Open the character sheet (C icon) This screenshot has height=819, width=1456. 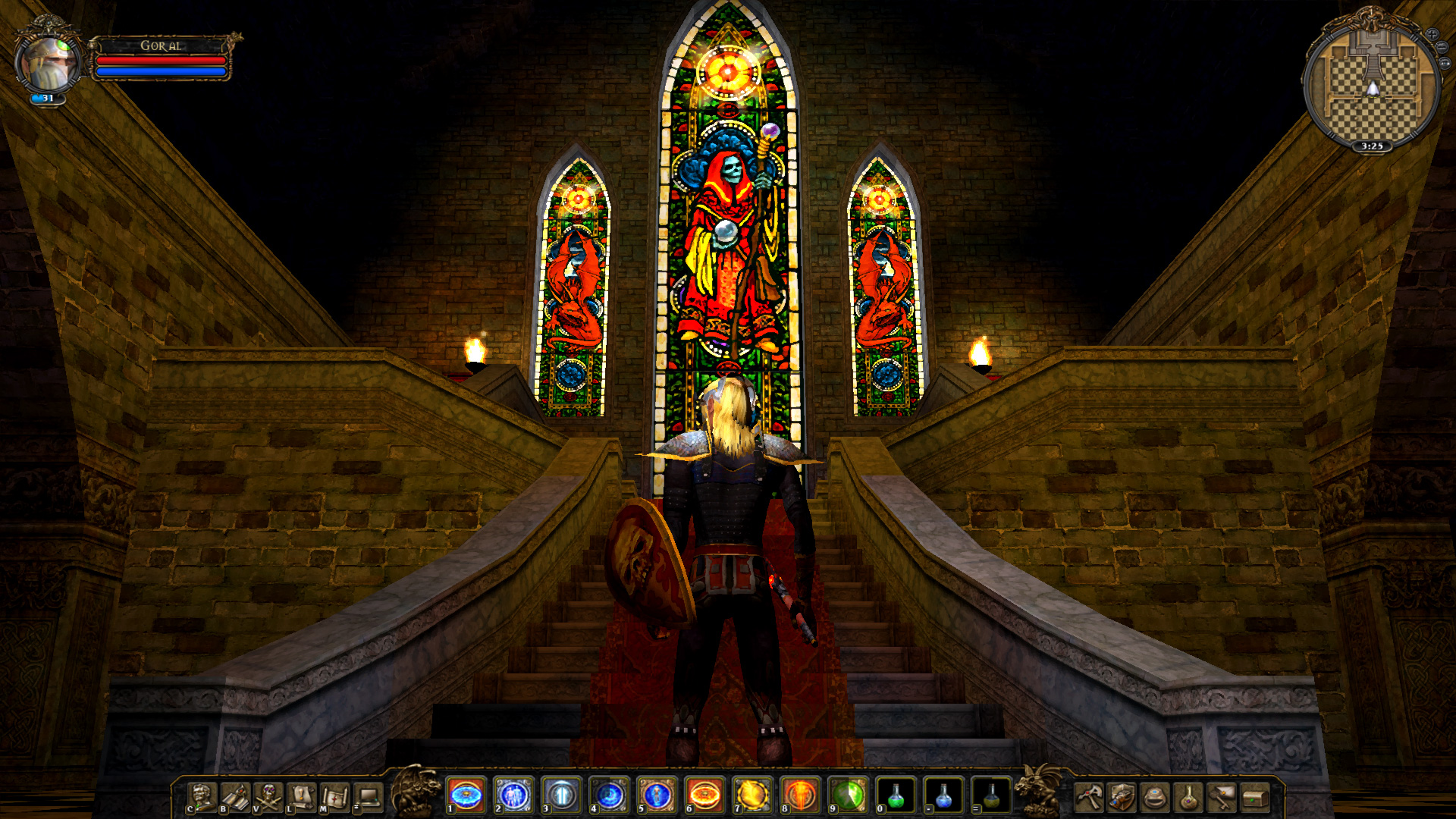tap(201, 797)
